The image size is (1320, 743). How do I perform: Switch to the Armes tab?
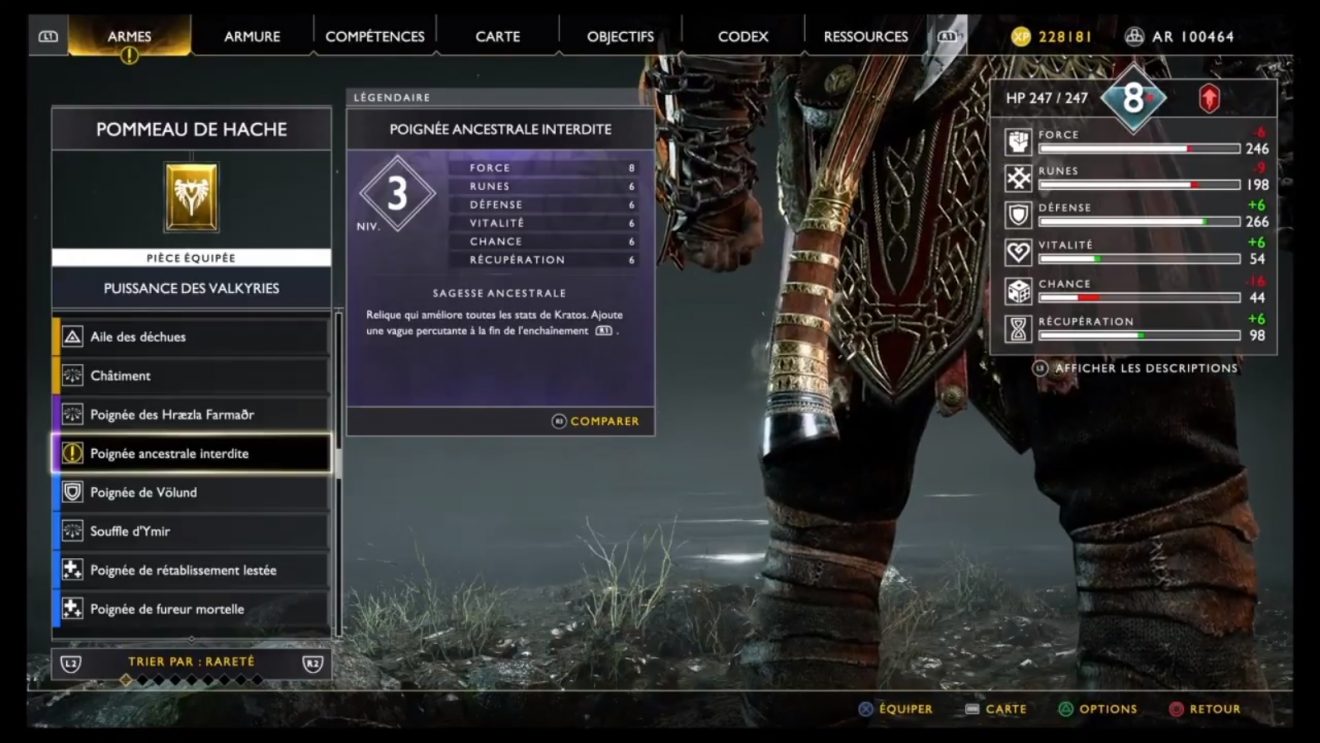(129, 37)
